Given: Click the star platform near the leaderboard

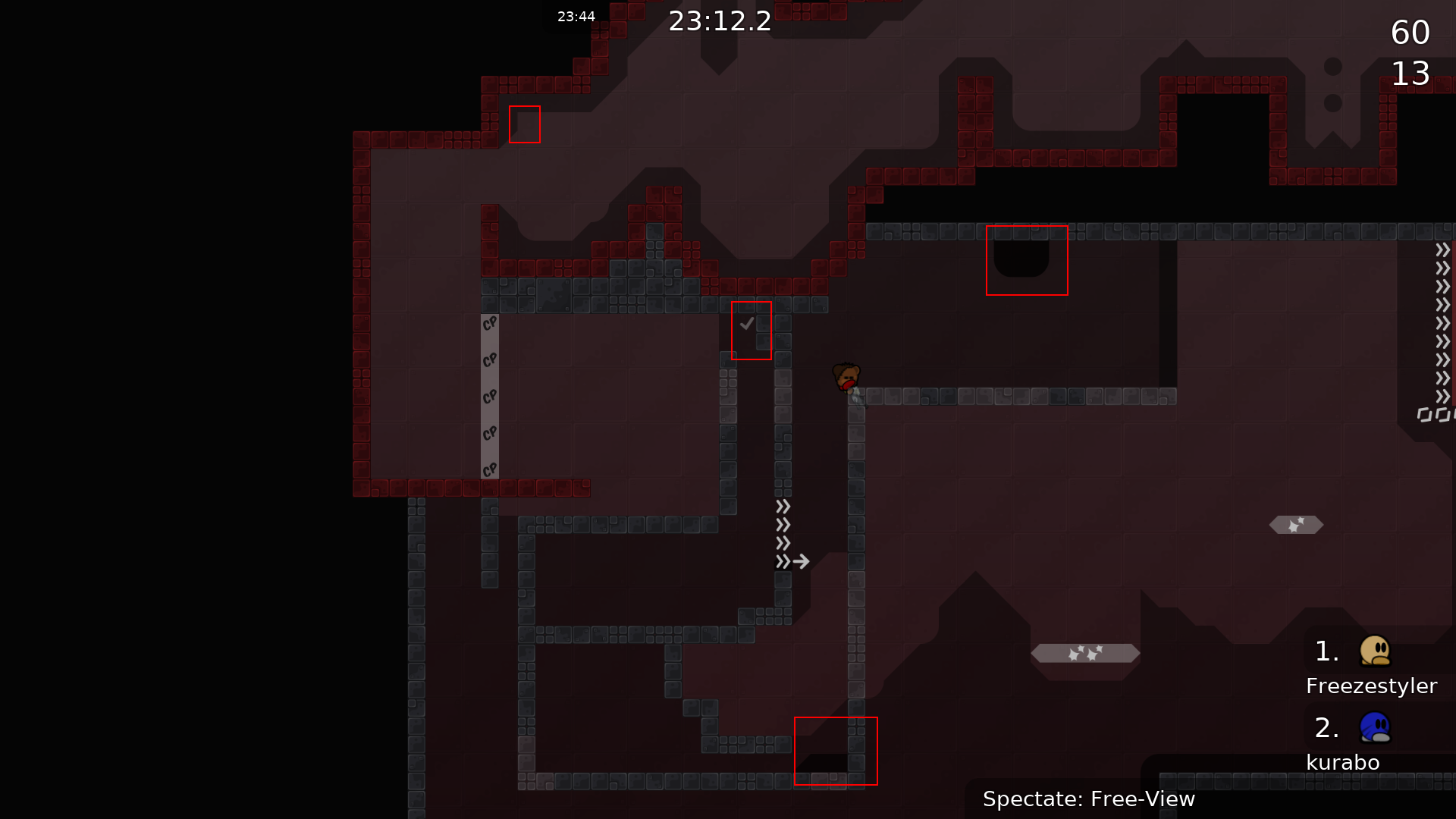Looking at the screenshot, I should [x=1084, y=652].
